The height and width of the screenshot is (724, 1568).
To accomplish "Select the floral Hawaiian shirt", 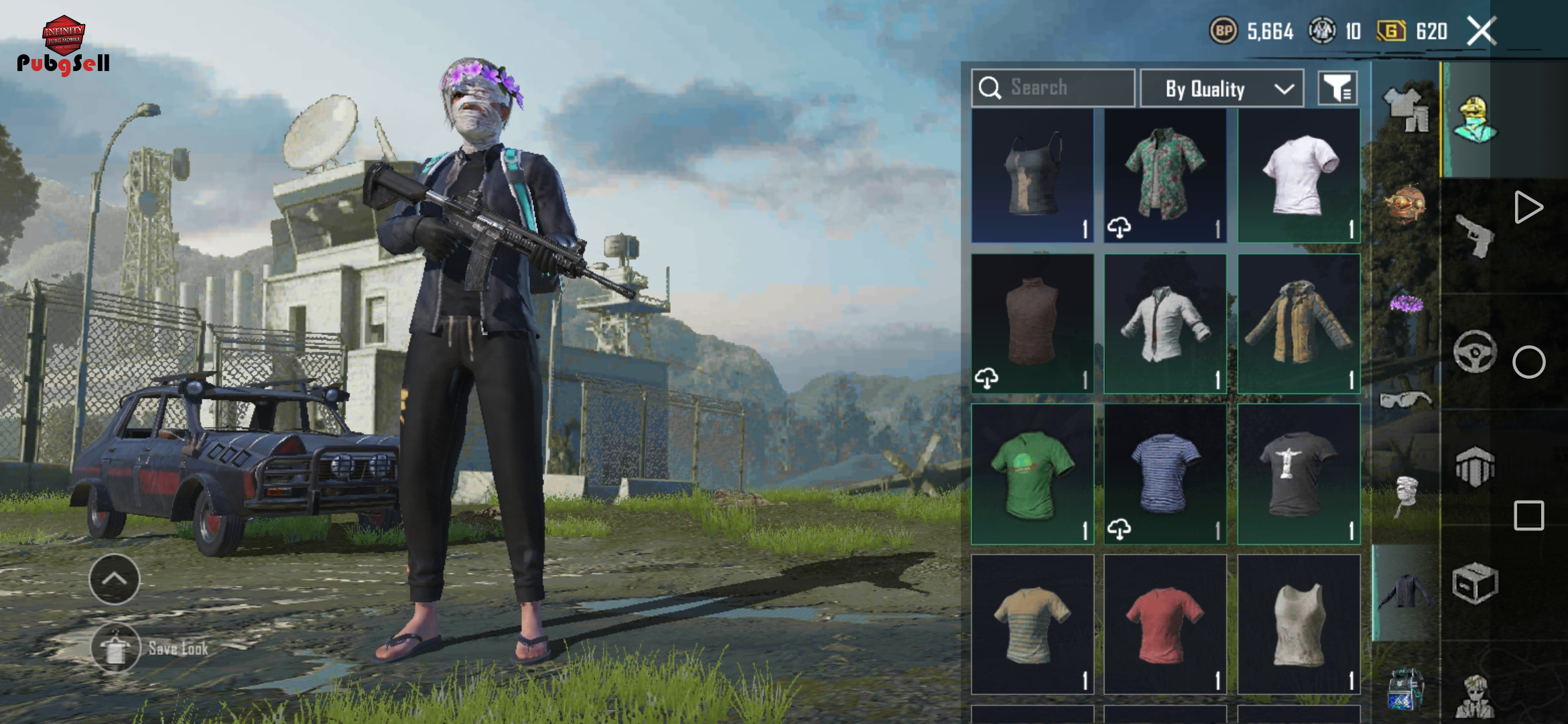I will click(x=1165, y=175).
